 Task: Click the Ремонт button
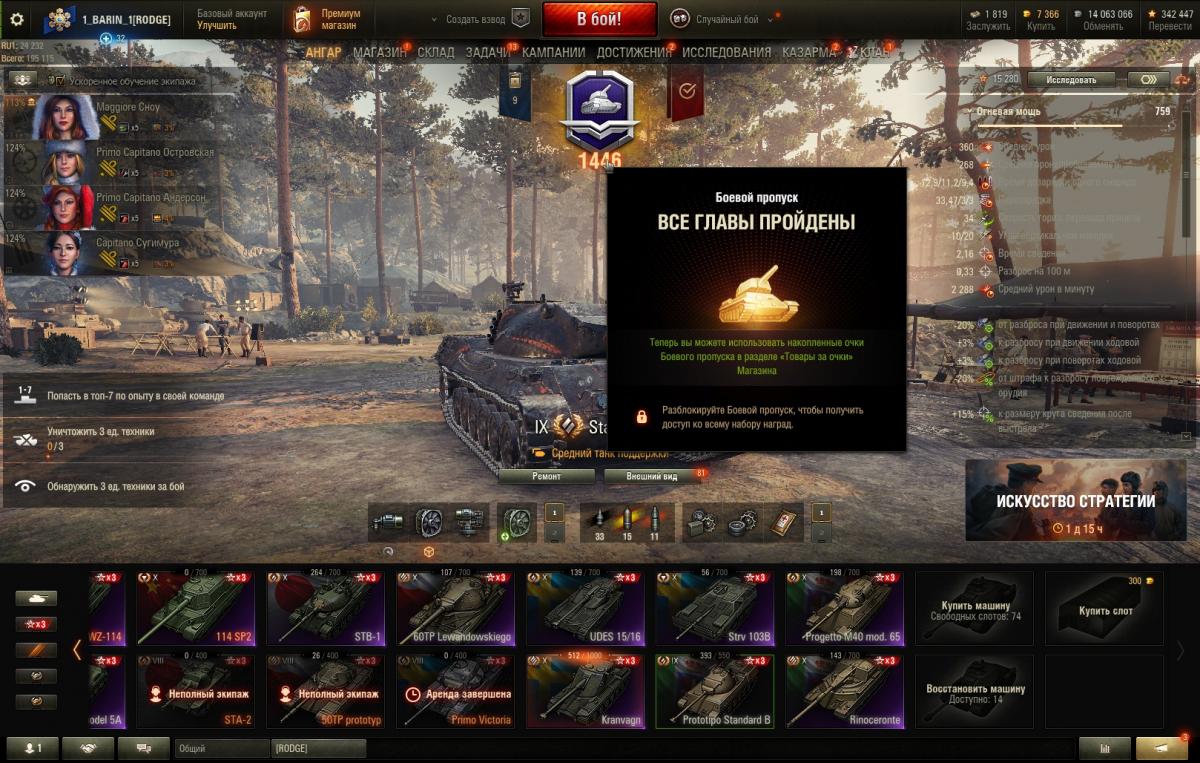click(x=546, y=477)
